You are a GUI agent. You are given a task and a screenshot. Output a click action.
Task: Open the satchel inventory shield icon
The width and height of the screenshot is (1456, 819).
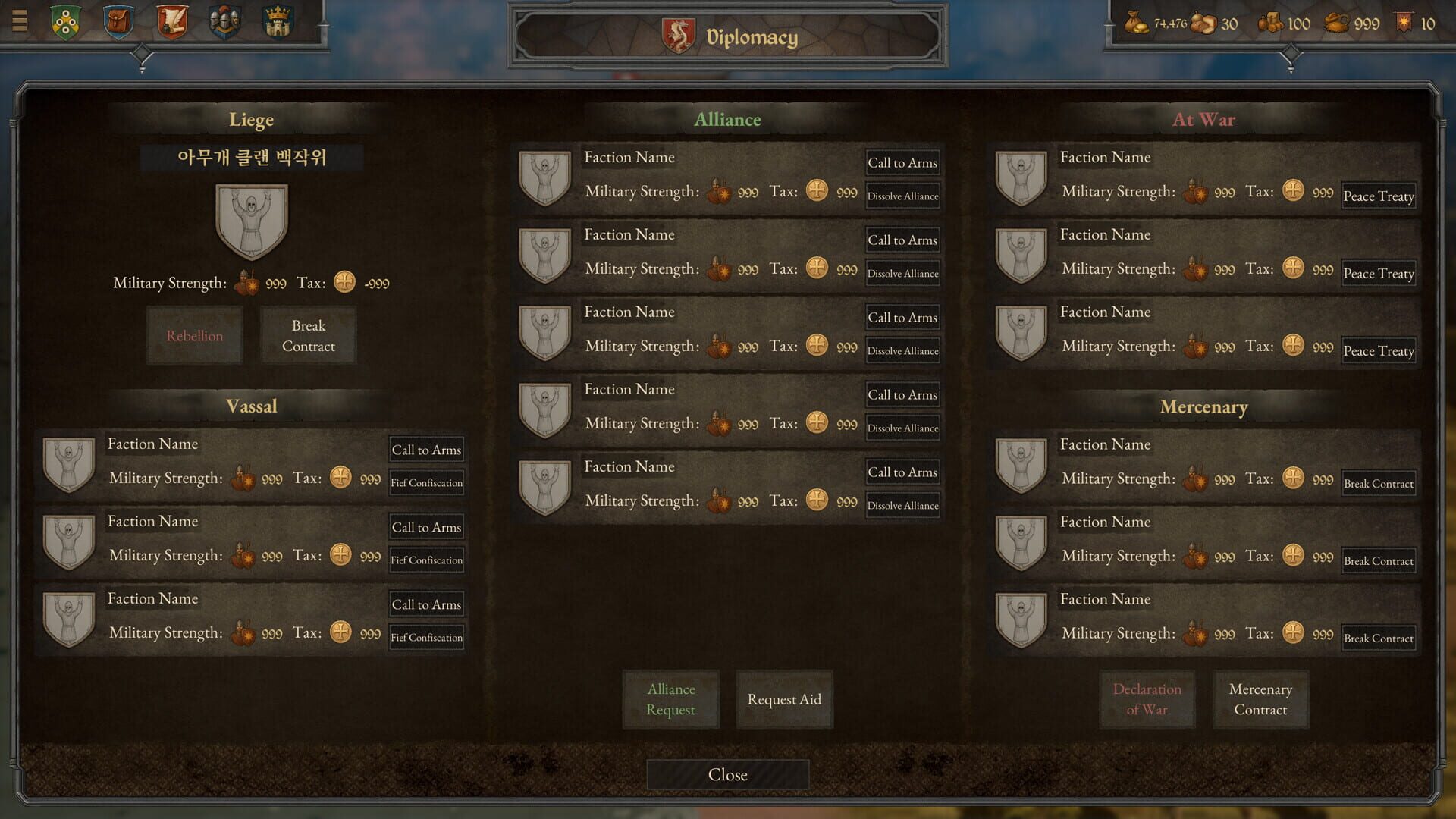point(119,23)
